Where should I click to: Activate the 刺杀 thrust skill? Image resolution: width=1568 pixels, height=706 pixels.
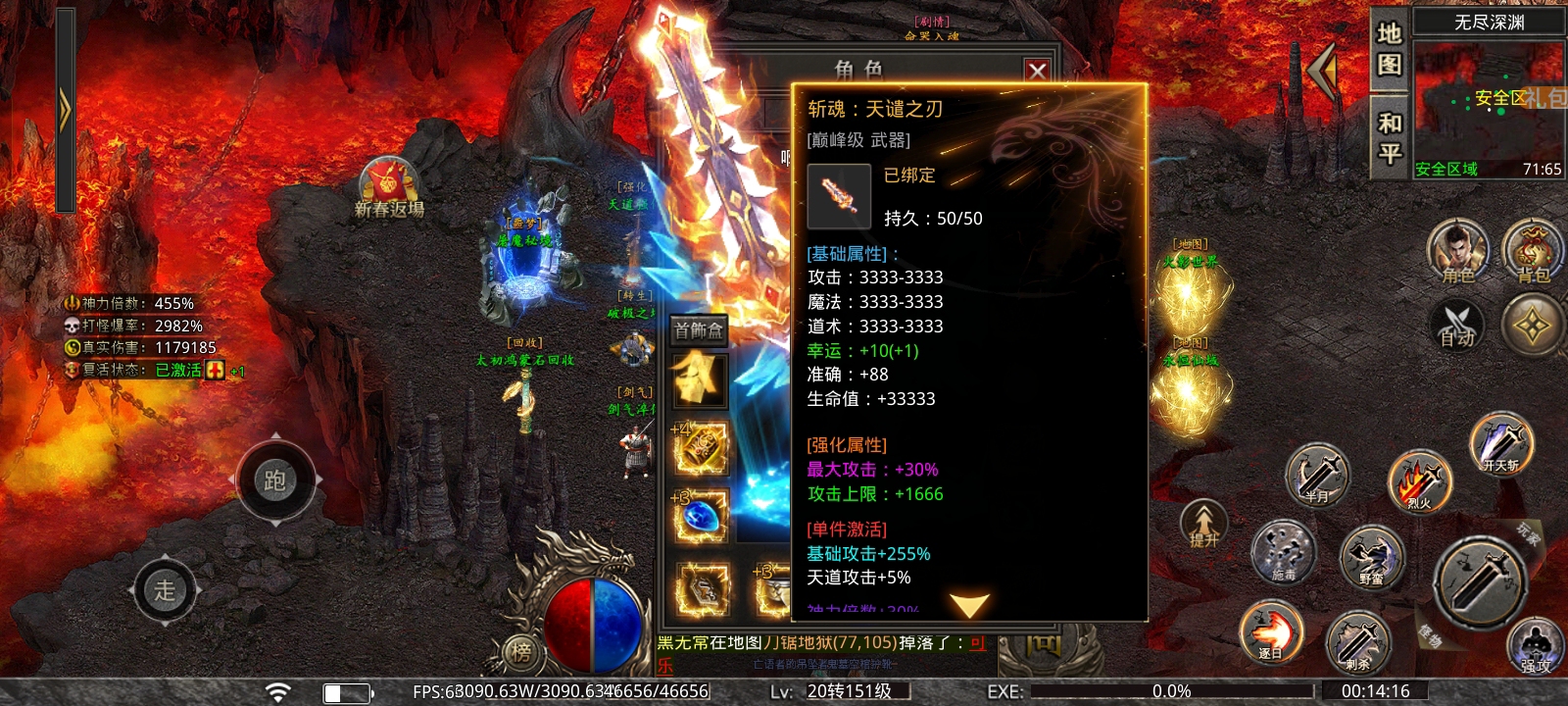pos(1357,642)
